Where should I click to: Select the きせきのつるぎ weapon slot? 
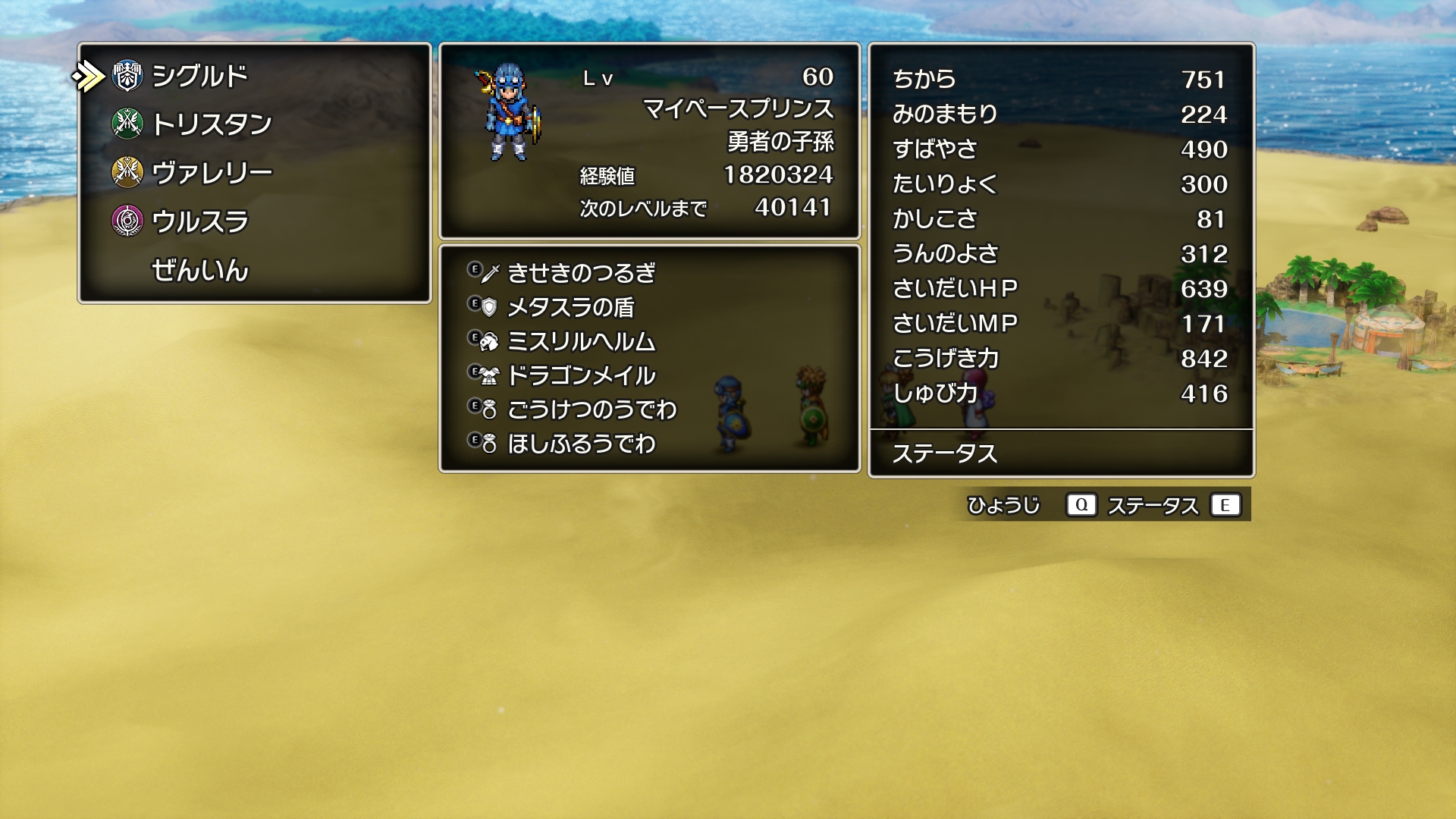click(581, 273)
